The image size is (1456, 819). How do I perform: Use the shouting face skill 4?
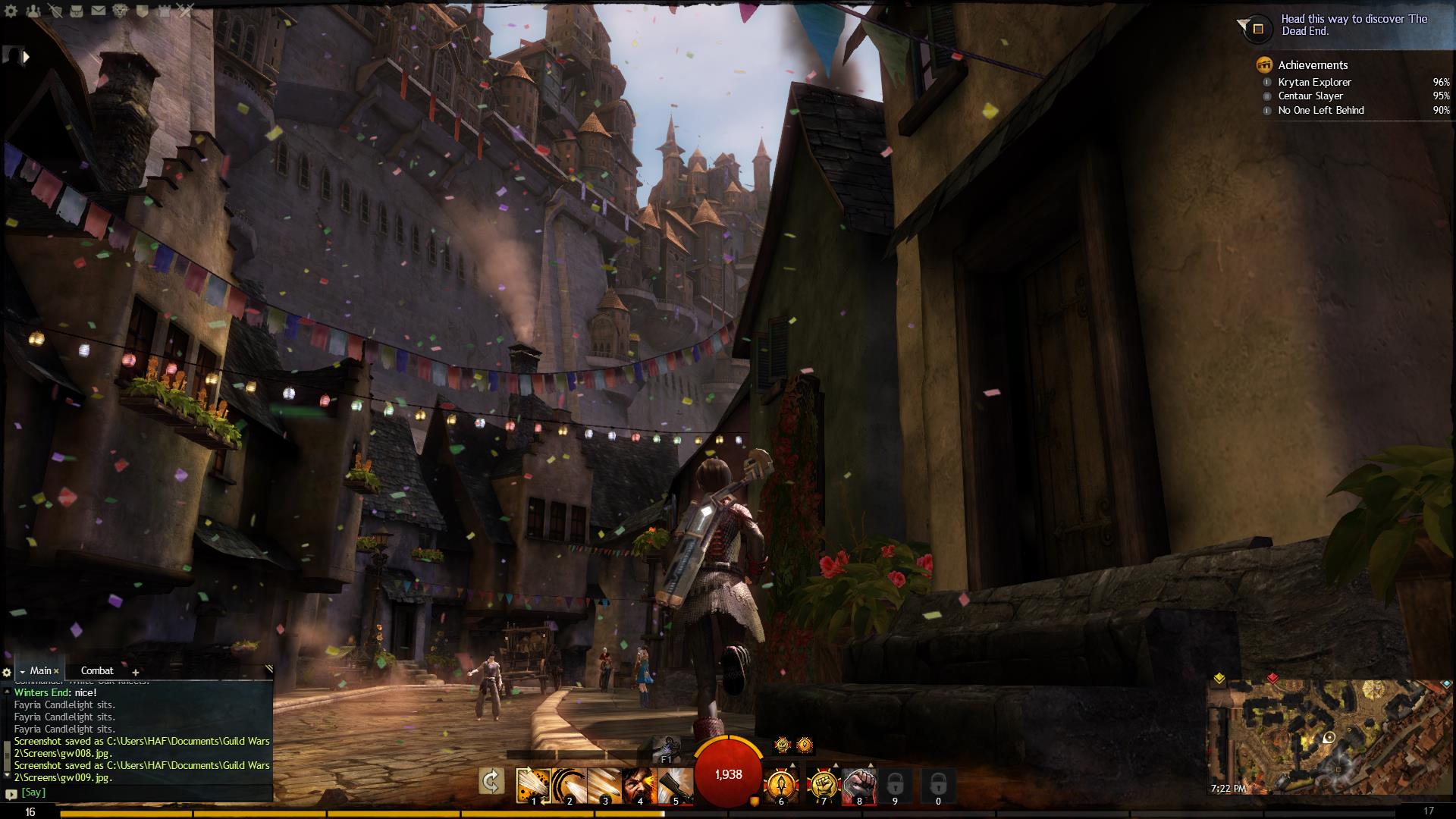pos(639,785)
